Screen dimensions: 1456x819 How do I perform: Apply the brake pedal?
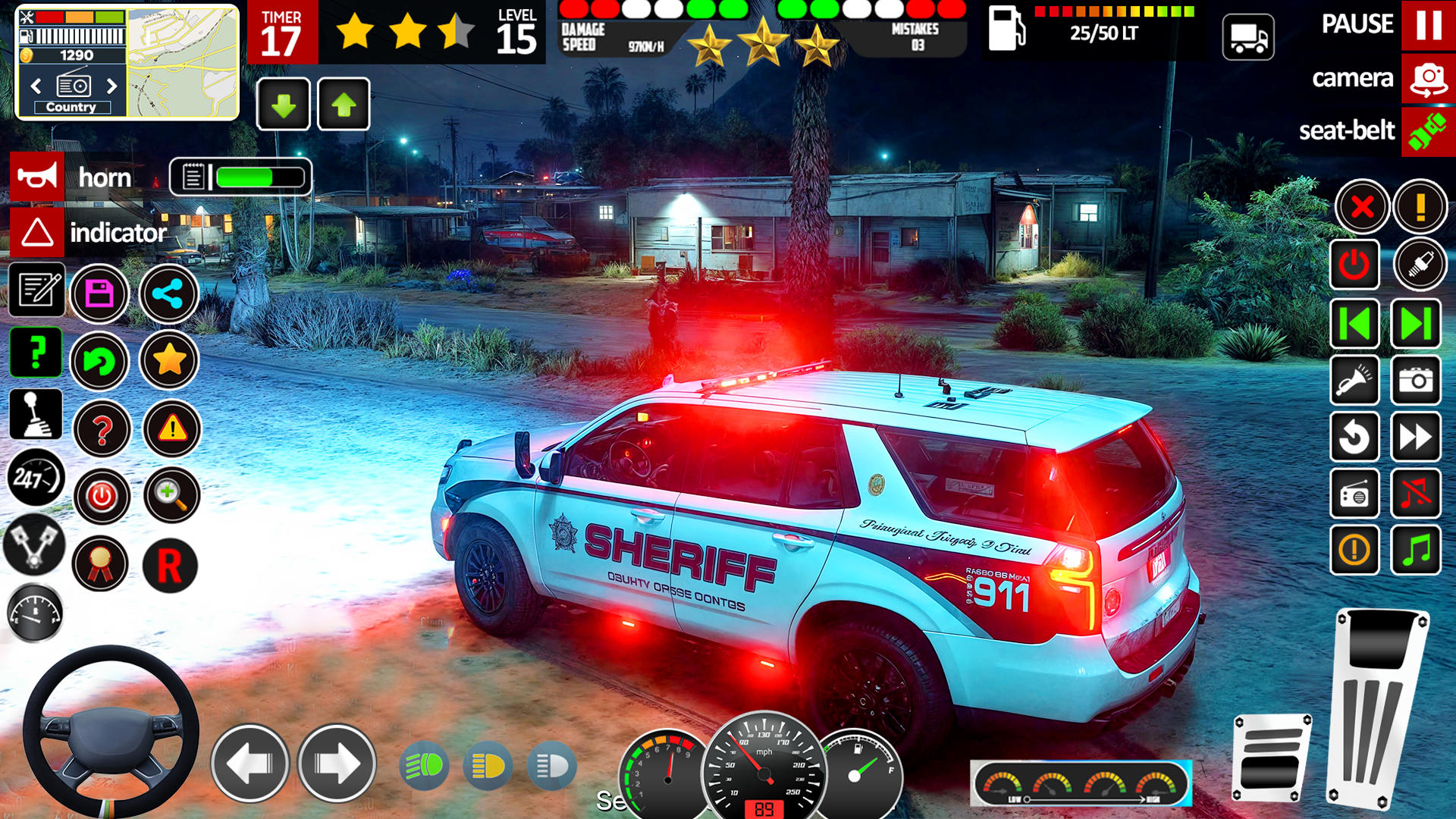(1271, 757)
